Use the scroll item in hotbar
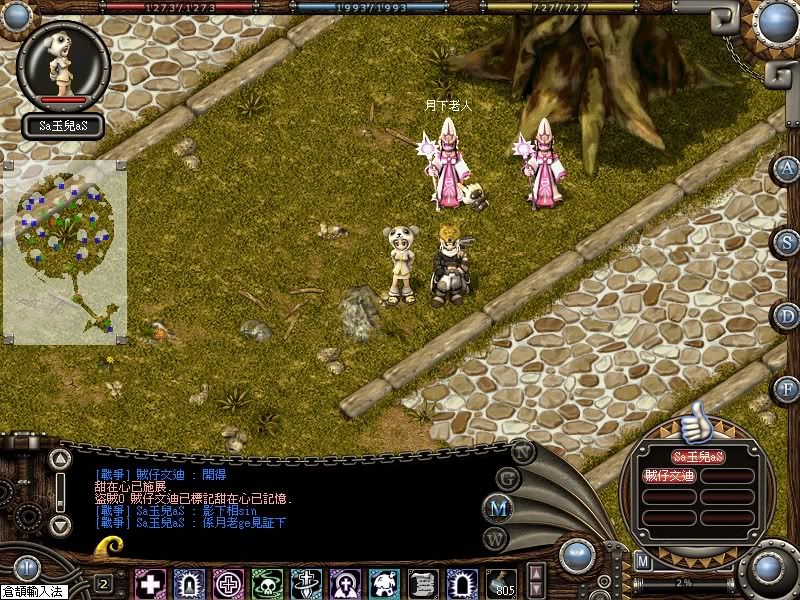This screenshot has width=800, height=600. (424, 582)
